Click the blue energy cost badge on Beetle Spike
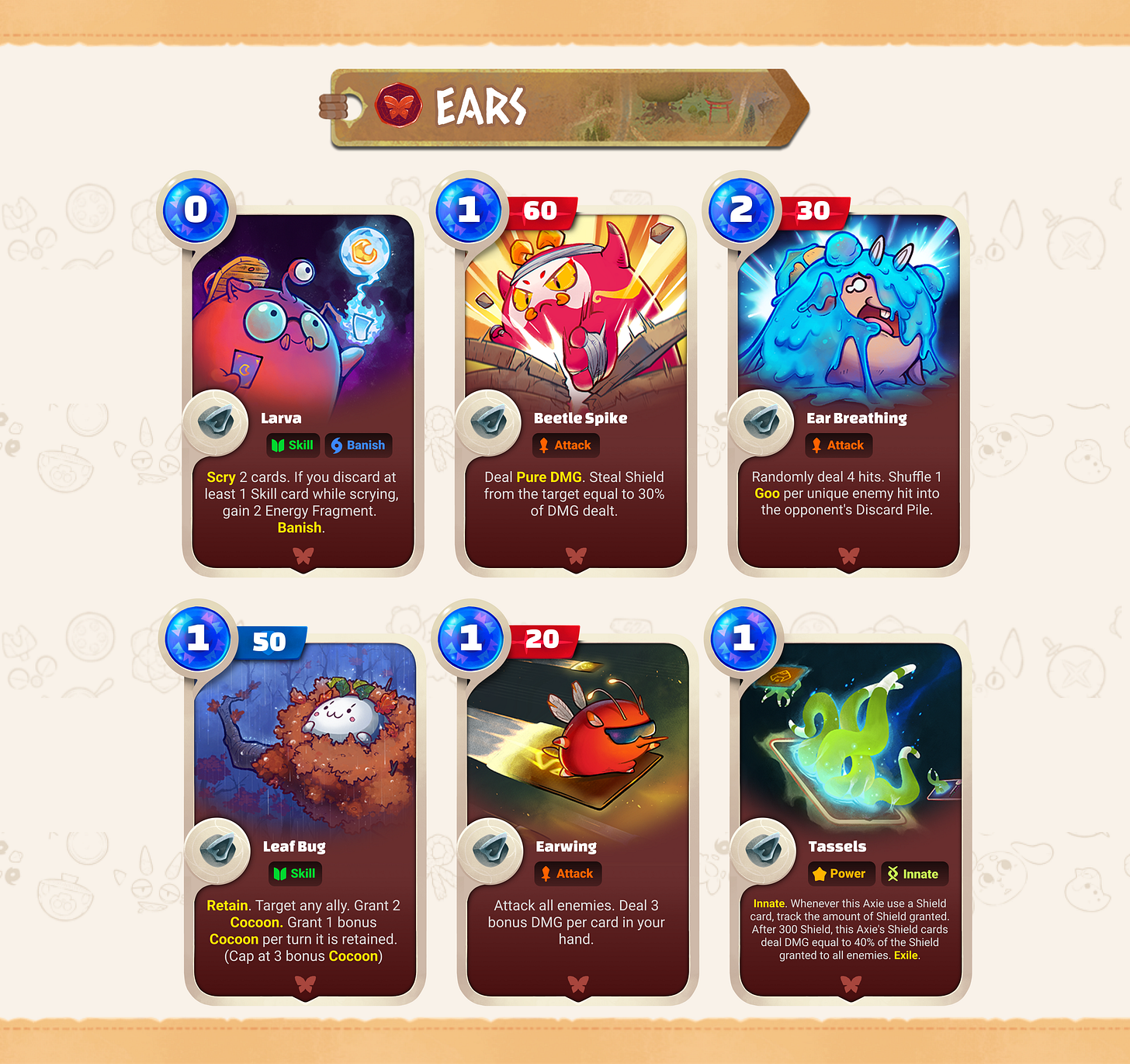The height and width of the screenshot is (1064, 1130). coord(469,210)
